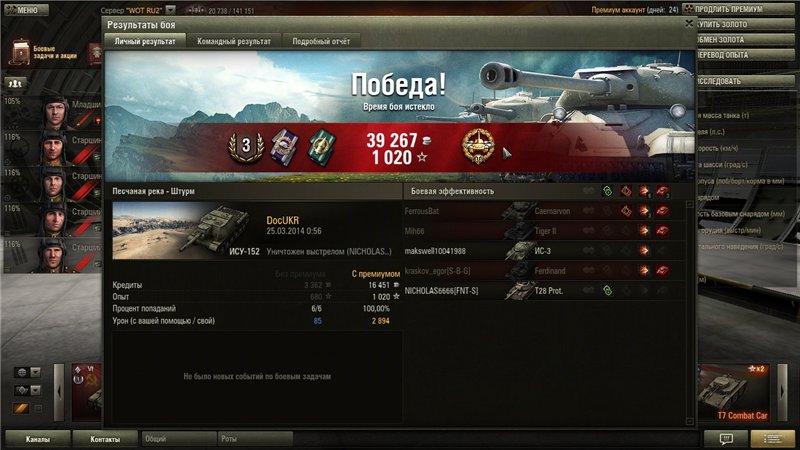Select the makswell10041988 ИС-3 row

[540, 251]
